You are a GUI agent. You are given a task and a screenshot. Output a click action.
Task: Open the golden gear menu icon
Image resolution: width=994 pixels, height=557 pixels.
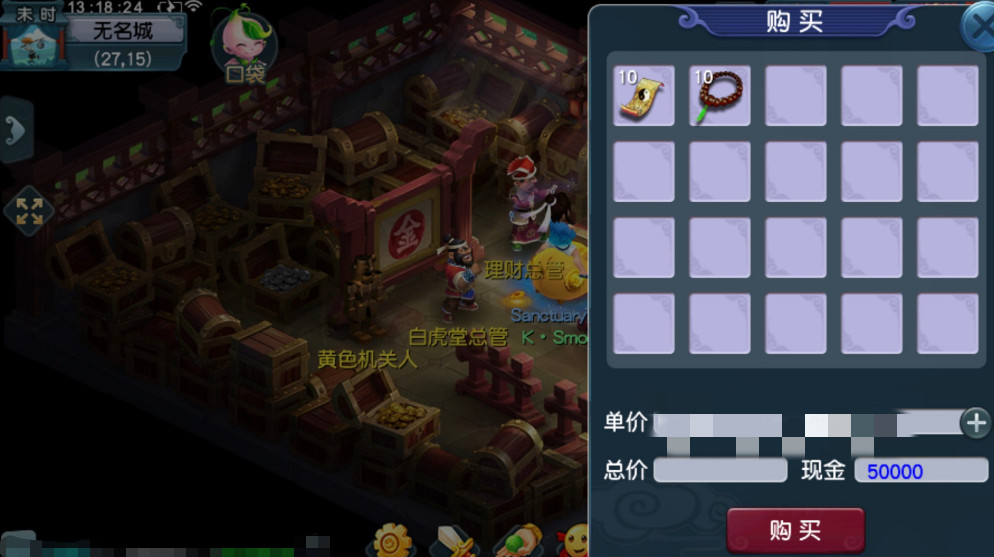[391, 541]
